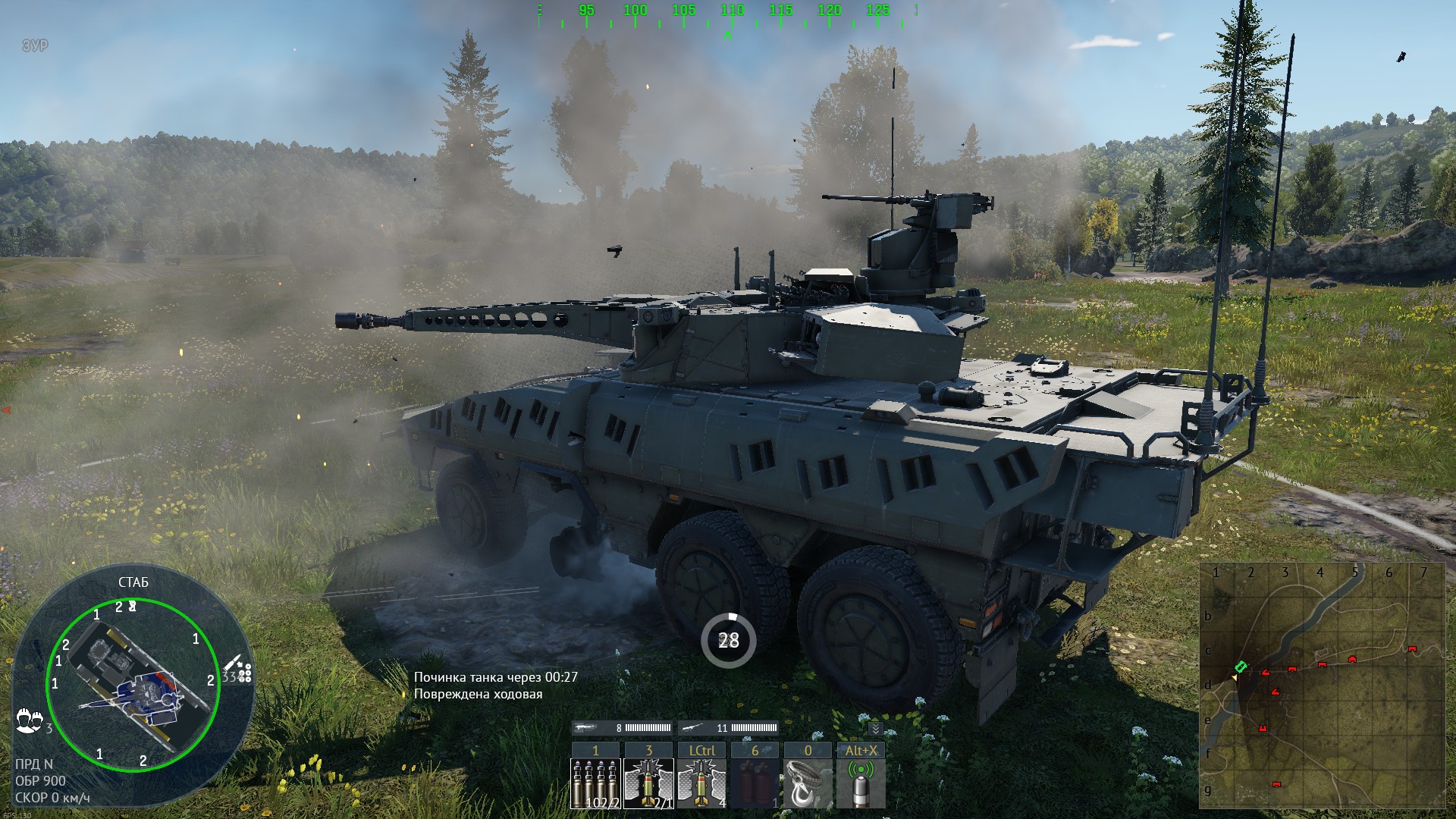Select the main gun shells slot
Viewport: 1456px width, 819px height.
pyautogui.click(x=595, y=783)
